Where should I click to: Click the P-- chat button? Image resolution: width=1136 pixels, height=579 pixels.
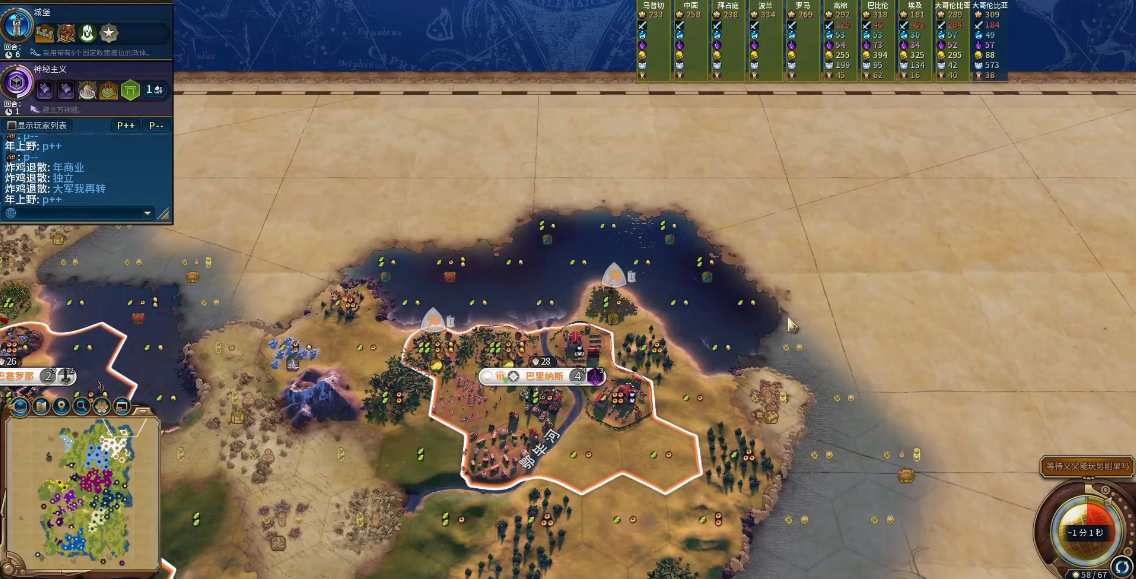[x=156, y=126]
